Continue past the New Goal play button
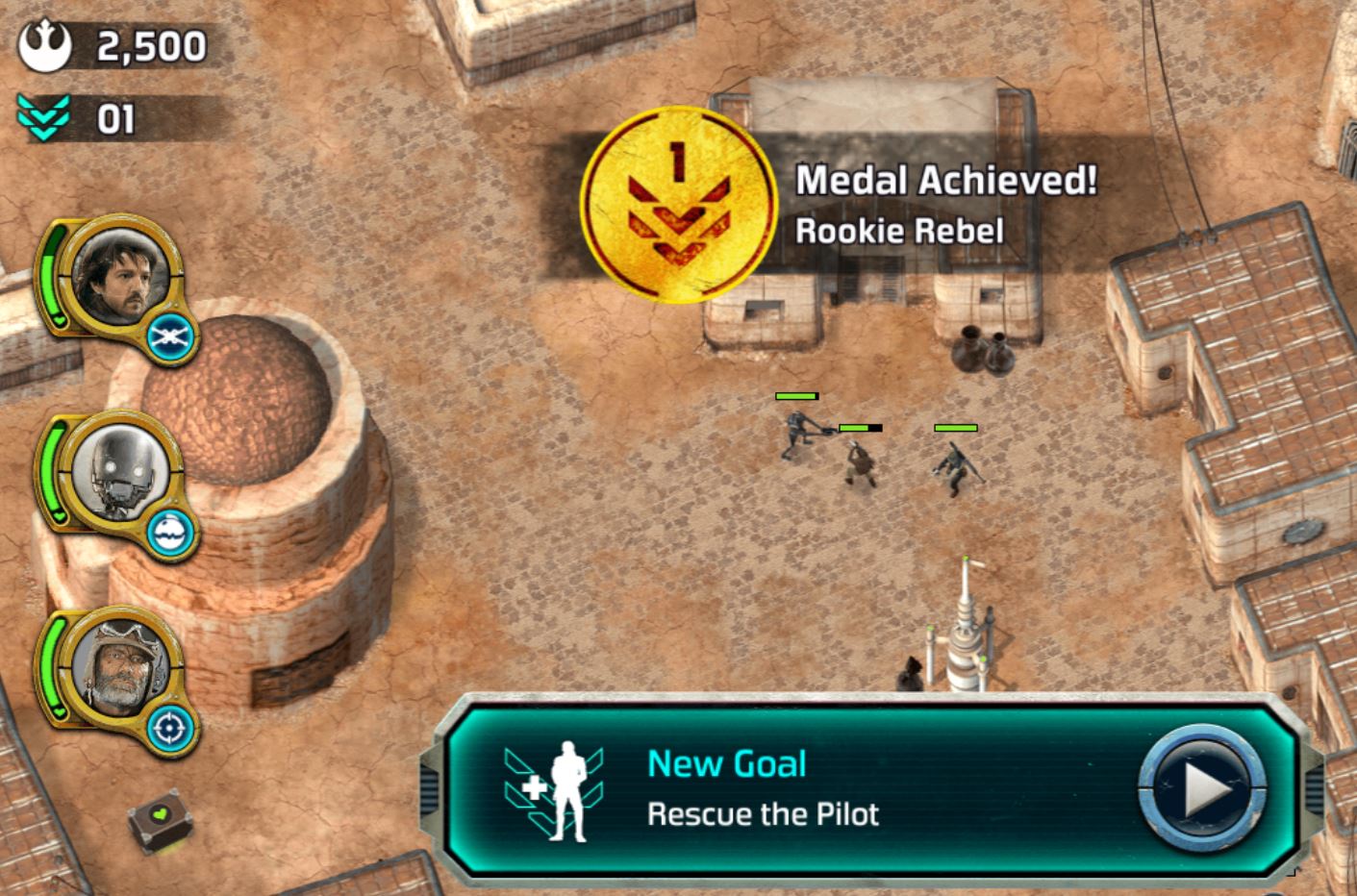This screenshot has height=896, width=1357. pos(1203,788)
